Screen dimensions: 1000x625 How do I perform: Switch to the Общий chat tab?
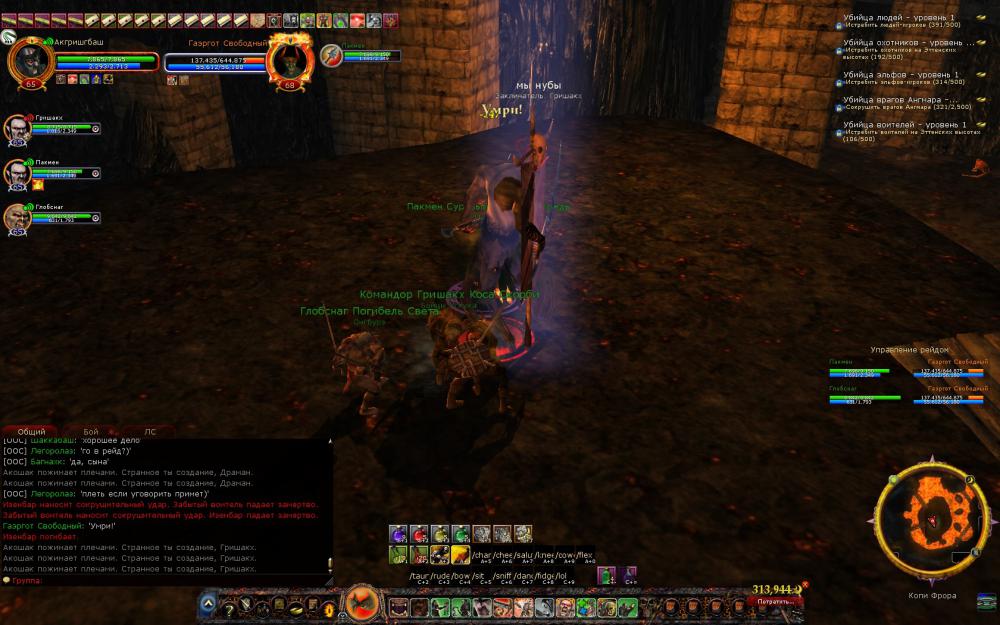click(31, 431)
